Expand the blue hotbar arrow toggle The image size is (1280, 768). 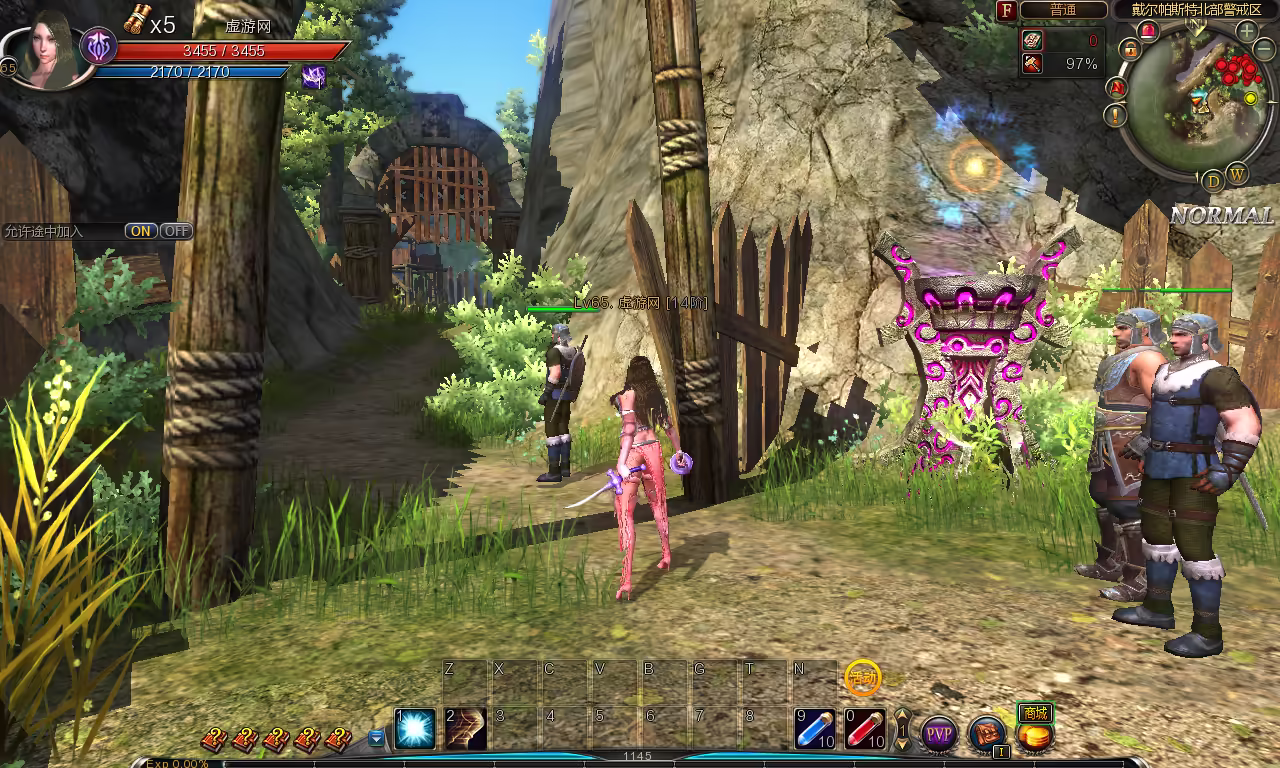click(376, 738)
